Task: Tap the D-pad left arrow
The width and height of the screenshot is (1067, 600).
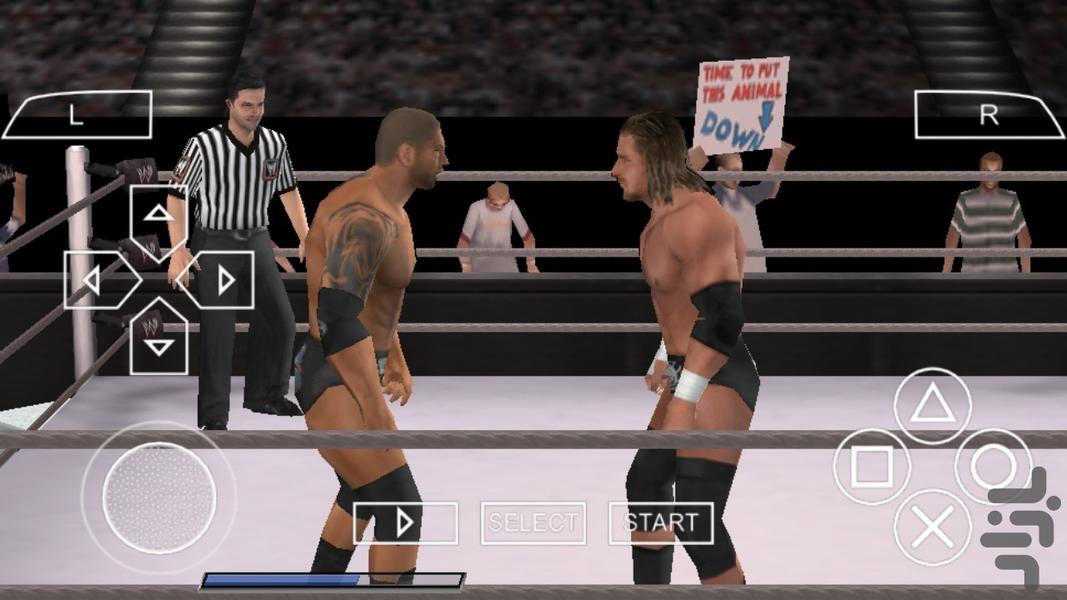Action: pos(97,280)
